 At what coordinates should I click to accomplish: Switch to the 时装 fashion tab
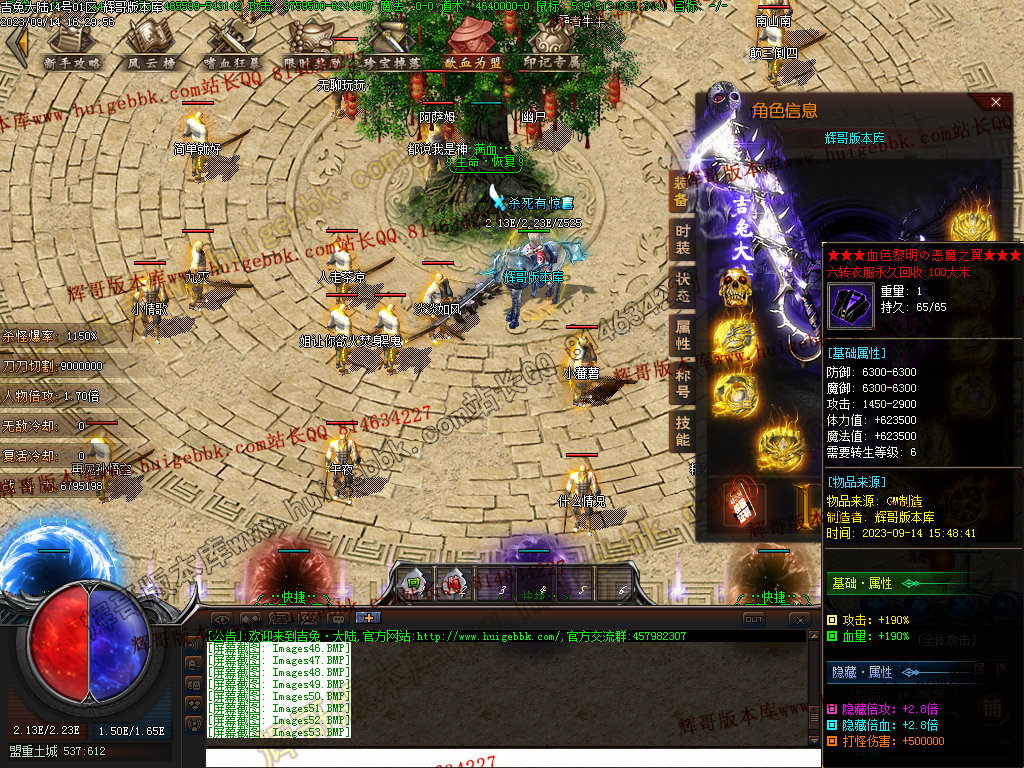[681, 240]
